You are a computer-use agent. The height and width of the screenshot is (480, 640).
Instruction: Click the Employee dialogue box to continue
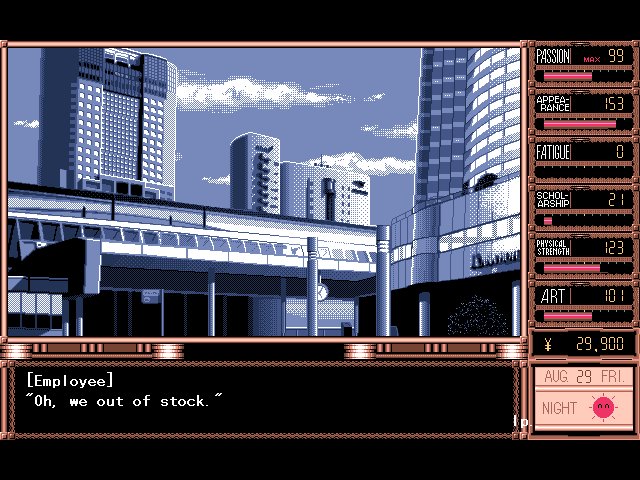tap(265, 400)
